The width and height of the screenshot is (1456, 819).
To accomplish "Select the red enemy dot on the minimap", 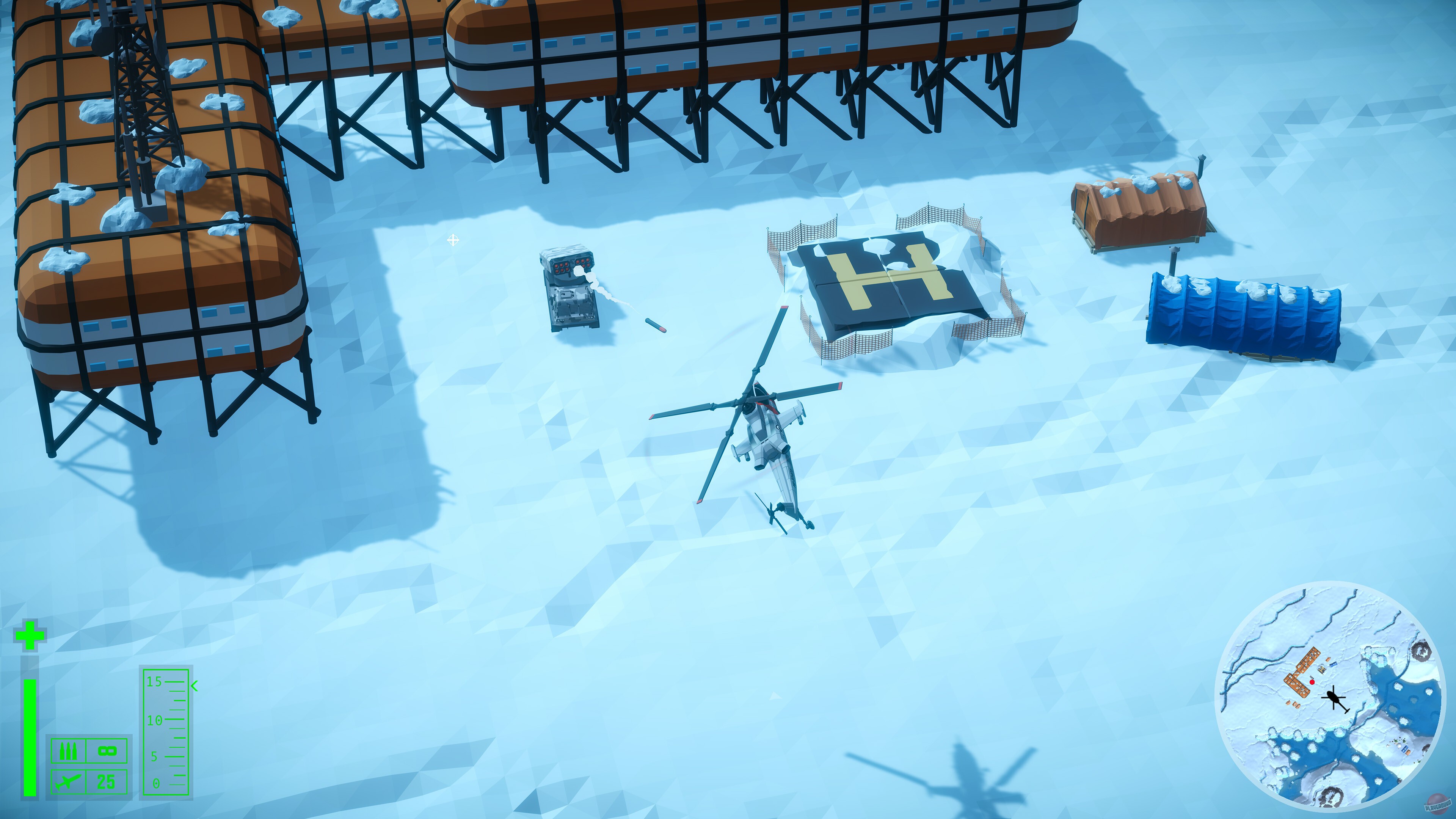I will click(x=1312, y=683).
